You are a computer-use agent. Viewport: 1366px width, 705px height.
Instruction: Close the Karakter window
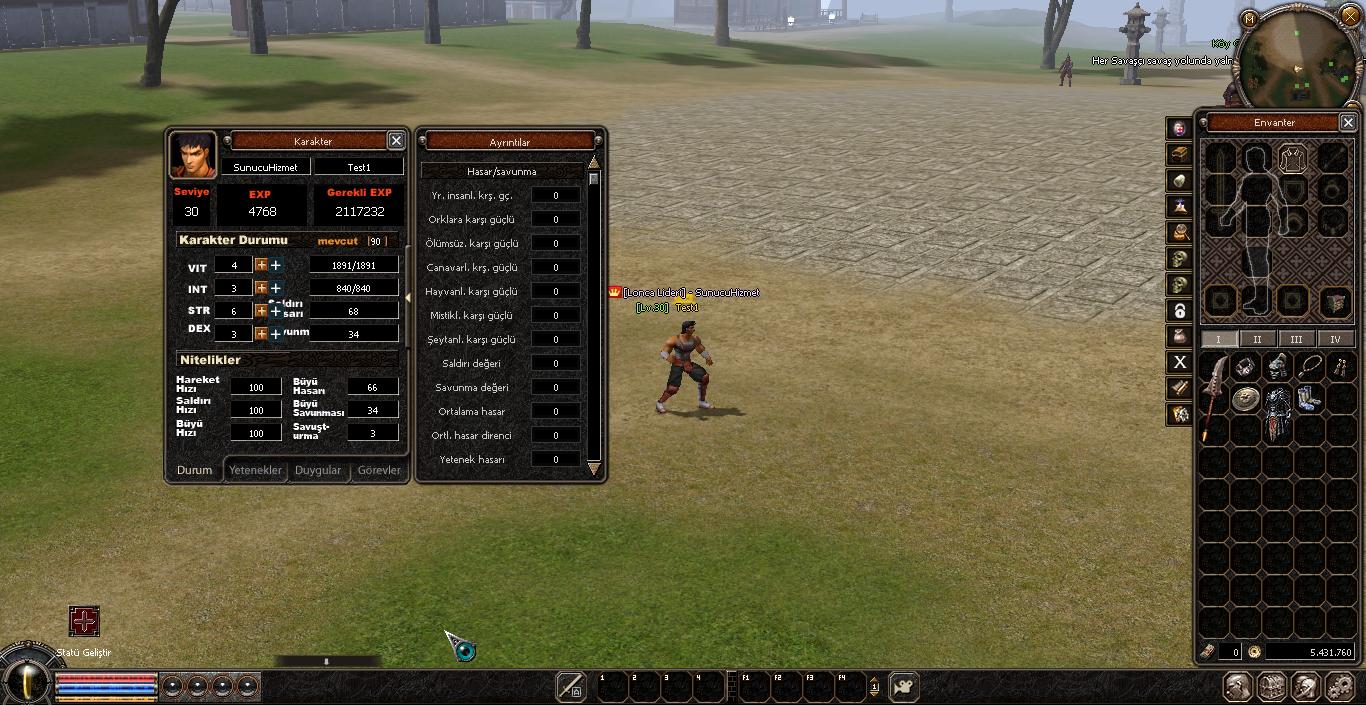396,141
